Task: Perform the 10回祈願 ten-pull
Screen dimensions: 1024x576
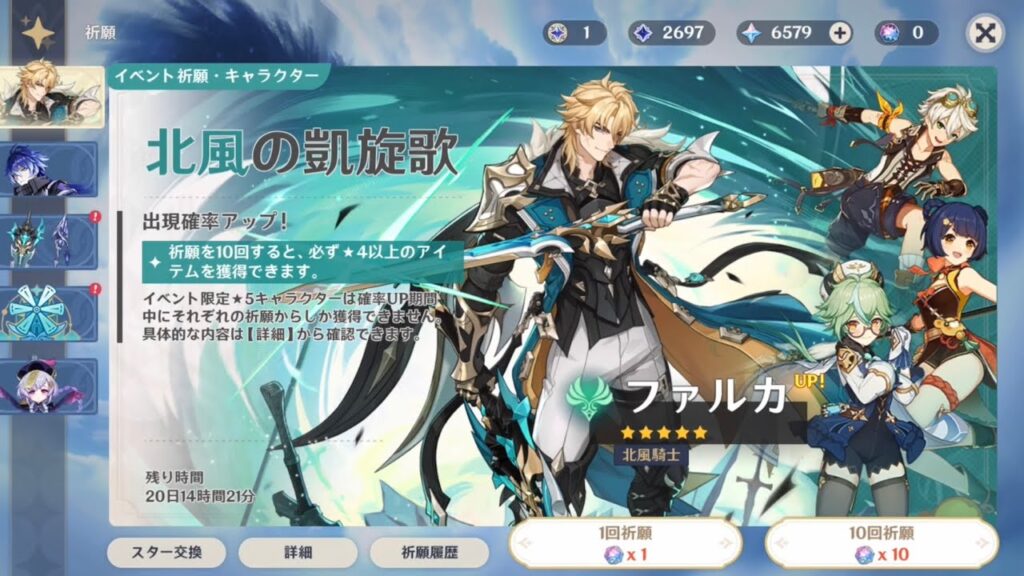Action: 881,544
